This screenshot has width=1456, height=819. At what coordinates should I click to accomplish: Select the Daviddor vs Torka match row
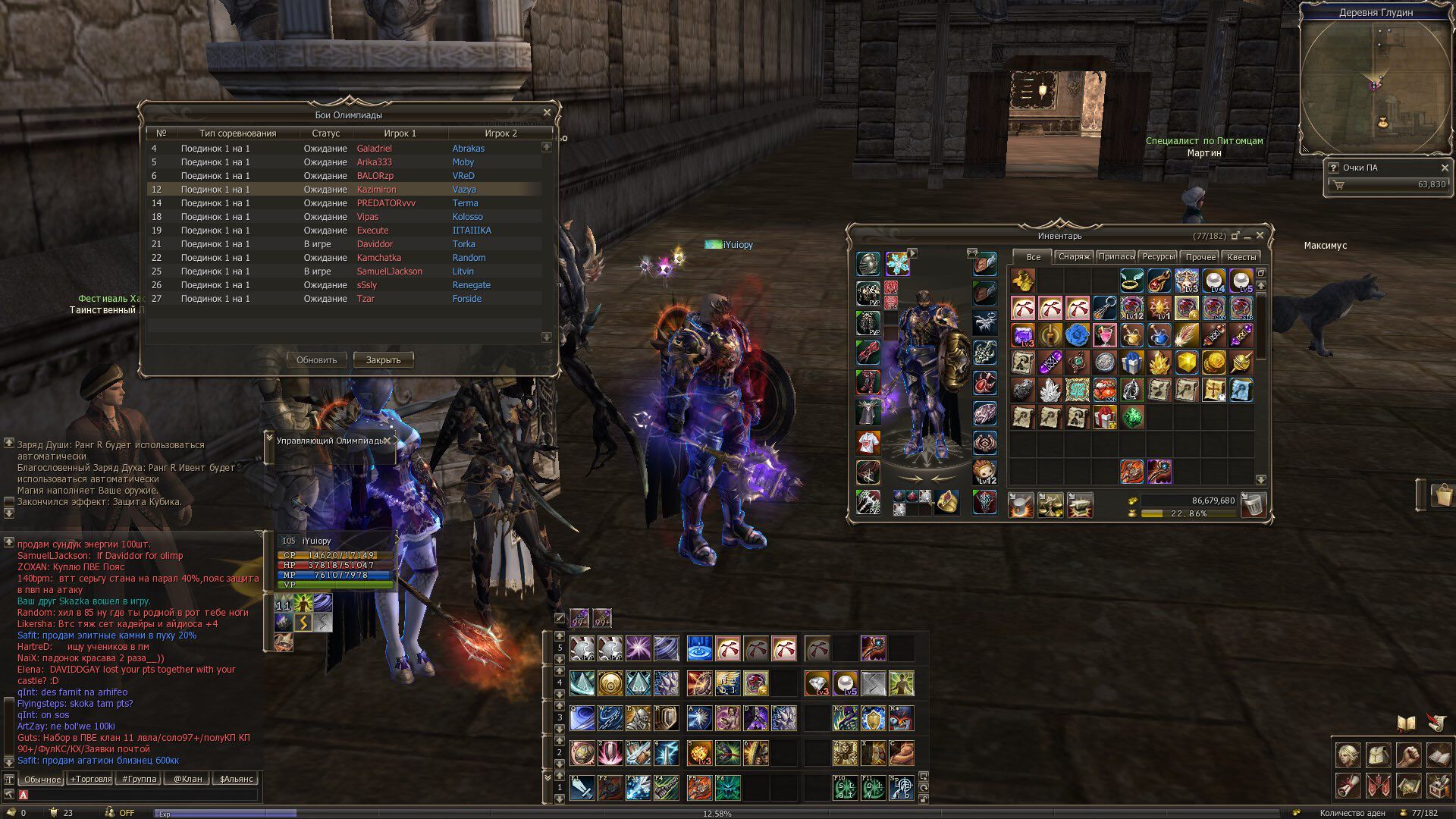[345, 244]
